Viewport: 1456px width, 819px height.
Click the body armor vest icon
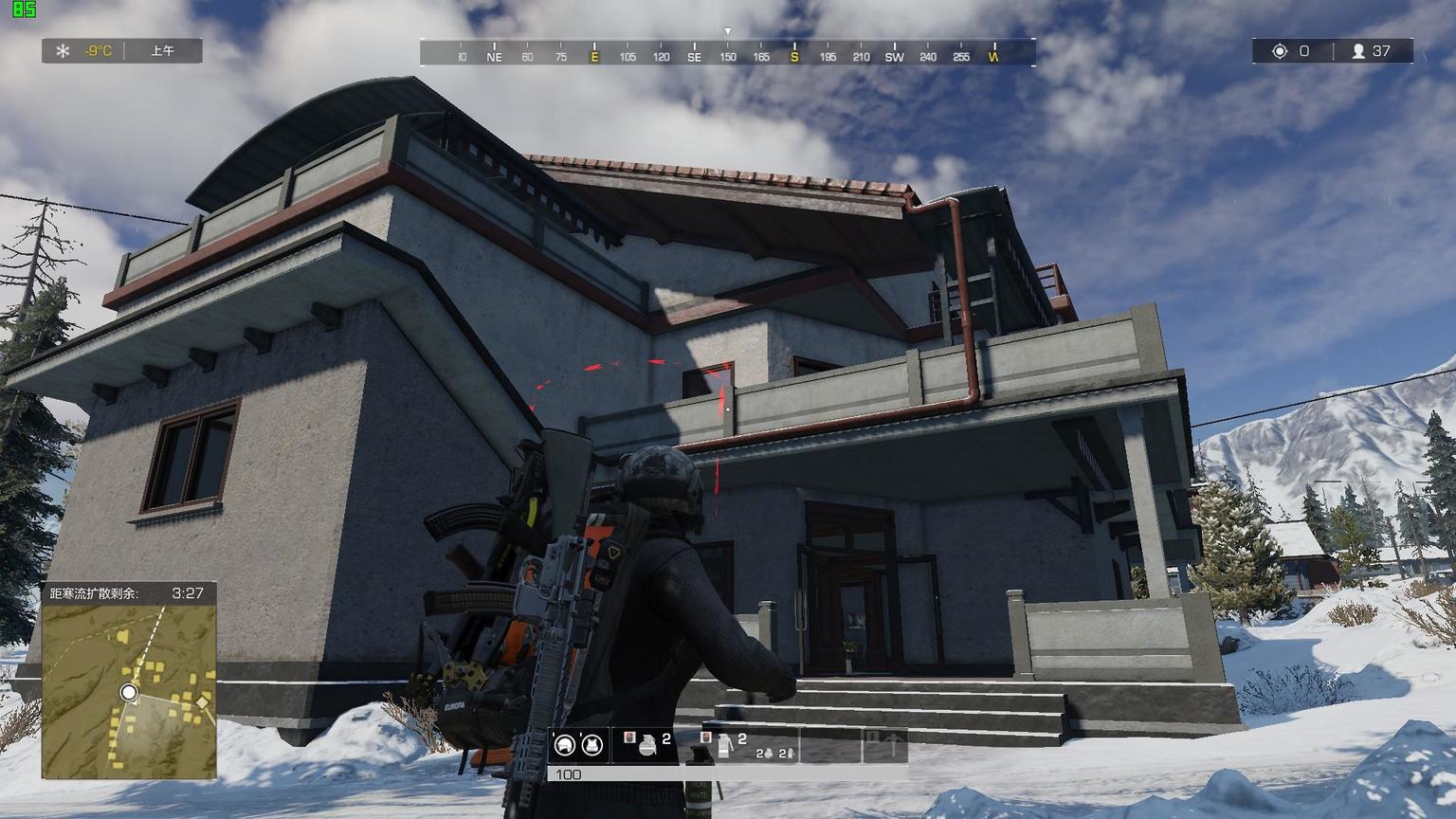coord(592,745)
